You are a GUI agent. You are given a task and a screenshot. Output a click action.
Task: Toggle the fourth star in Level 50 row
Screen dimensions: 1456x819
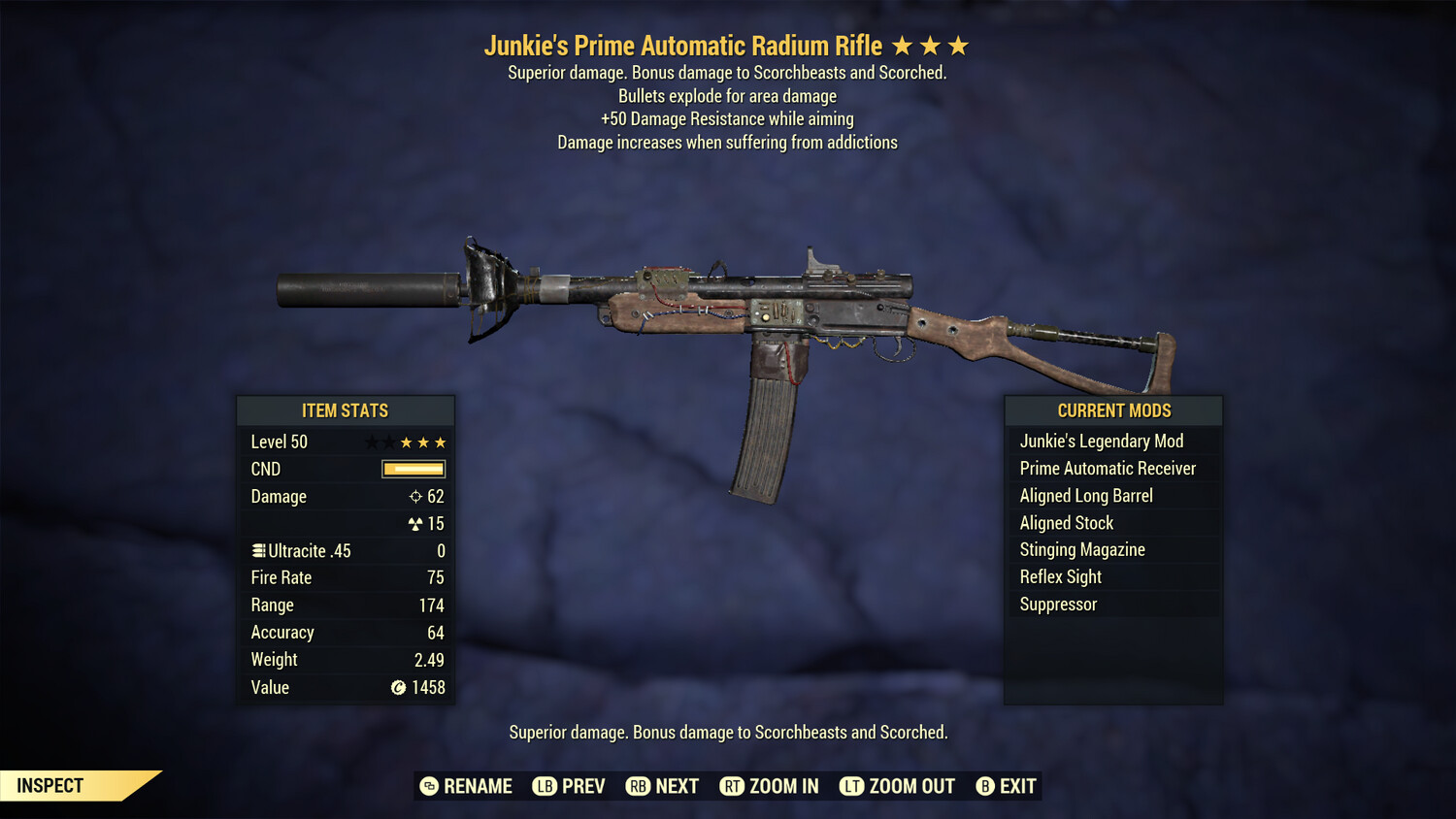pyautogui.click(x=425, y=442)
